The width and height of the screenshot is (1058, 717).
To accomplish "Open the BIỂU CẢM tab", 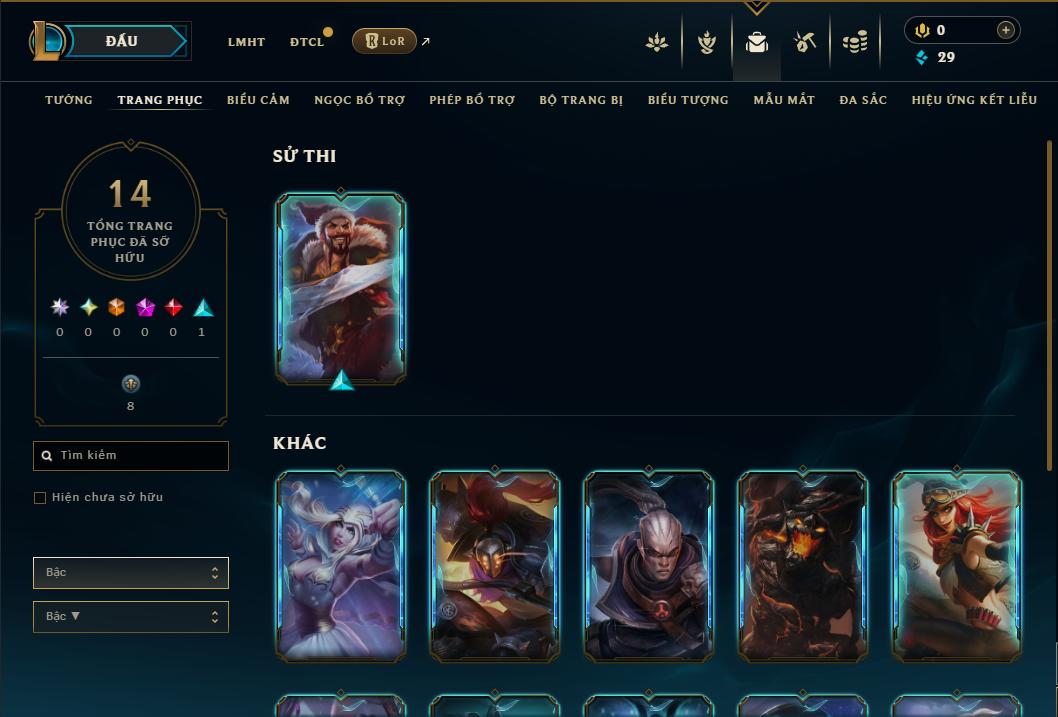I will pos(258,100).
